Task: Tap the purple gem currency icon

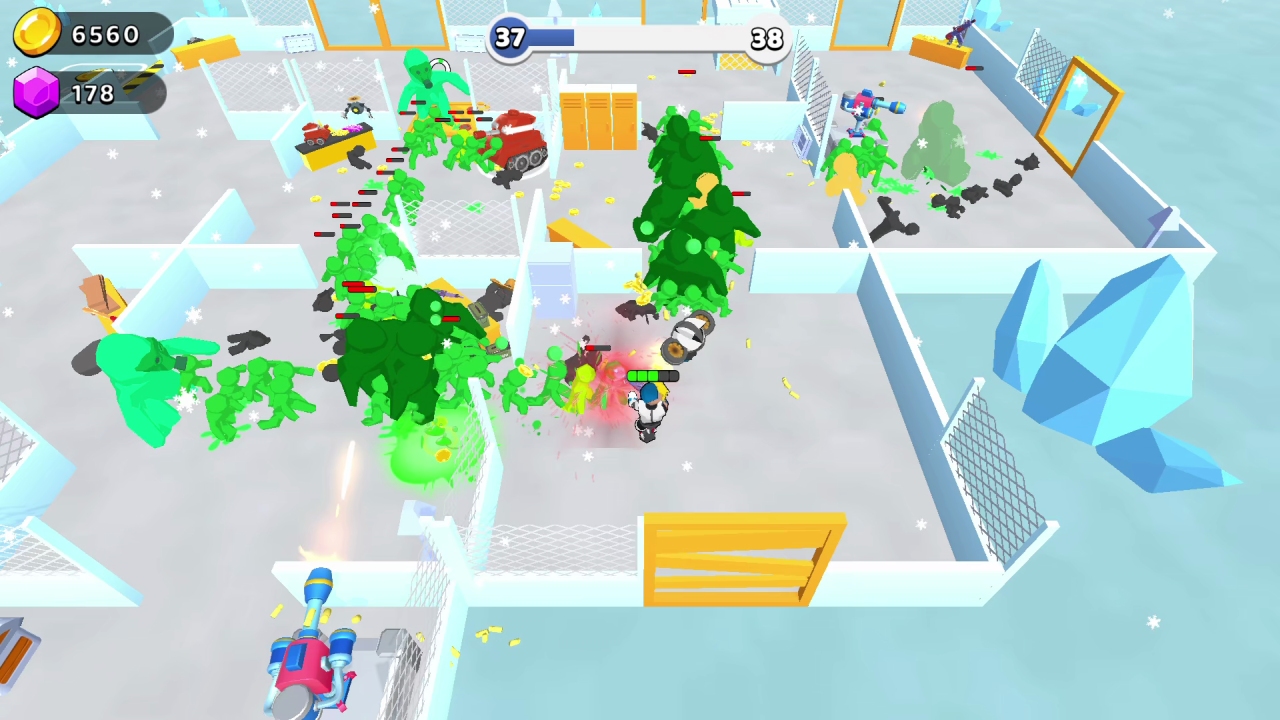Action: (36, 92)
